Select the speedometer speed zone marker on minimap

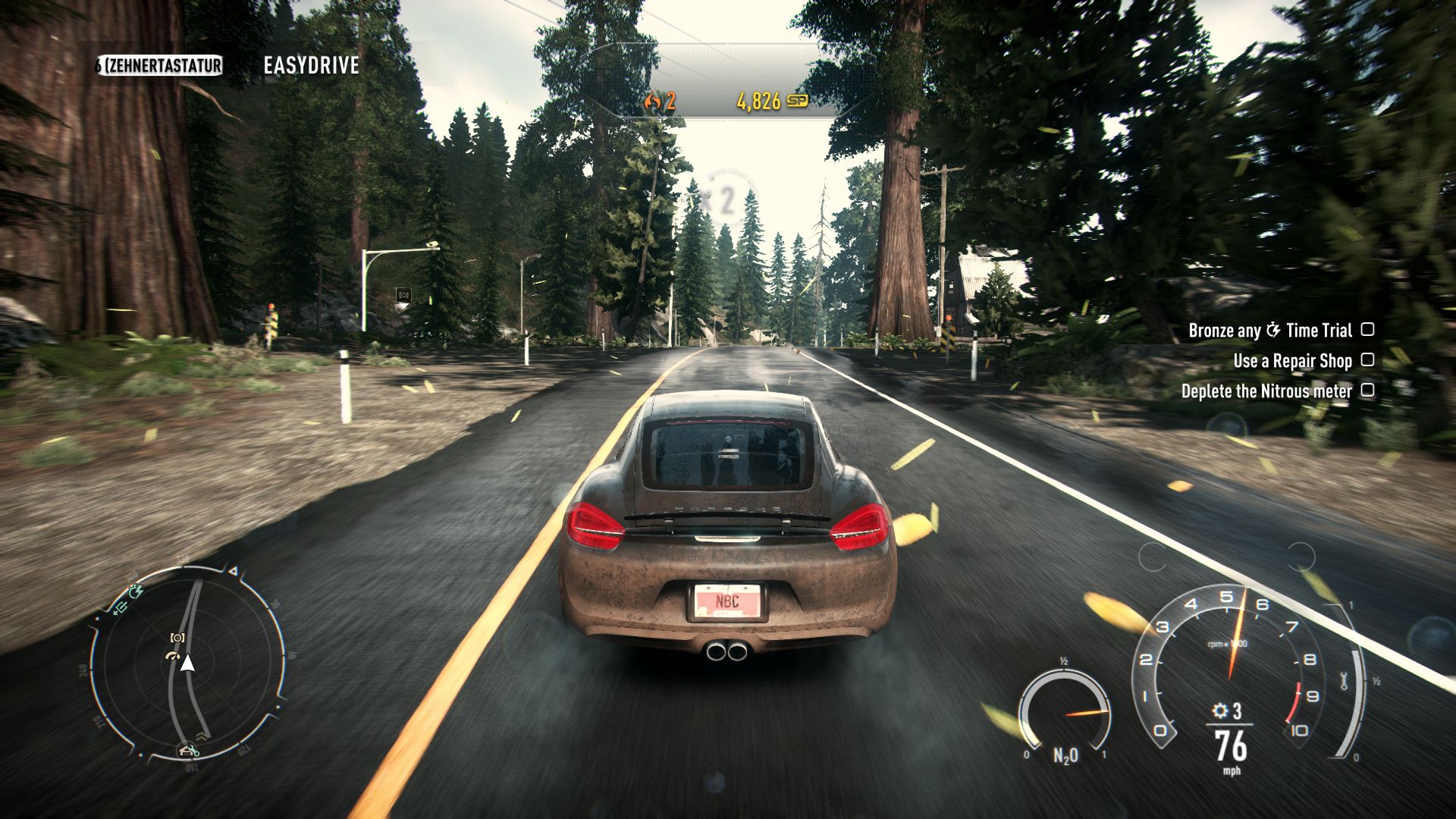tap(174, 655)
